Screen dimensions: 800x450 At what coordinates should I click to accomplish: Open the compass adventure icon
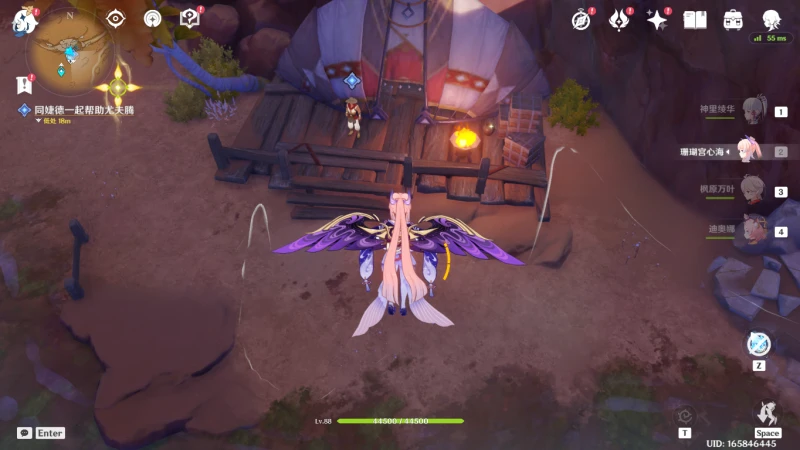click(582, 19)
